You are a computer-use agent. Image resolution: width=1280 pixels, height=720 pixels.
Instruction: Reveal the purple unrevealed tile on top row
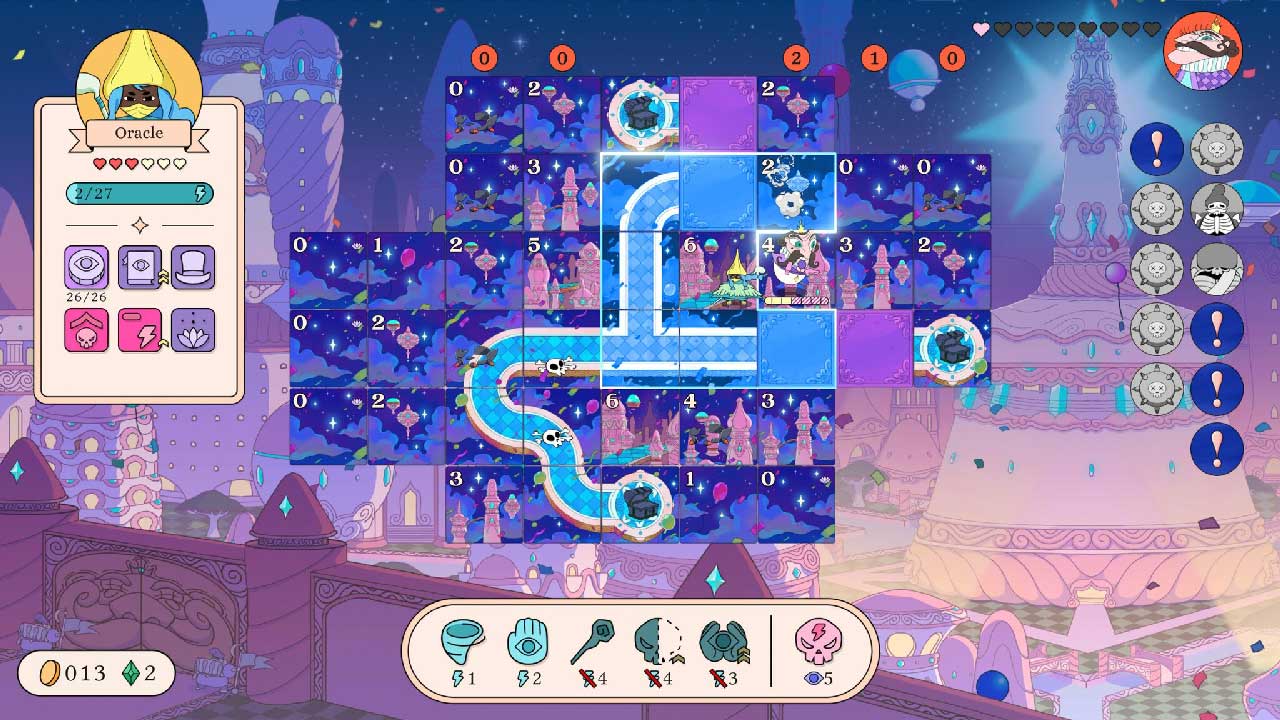(718, 114)
